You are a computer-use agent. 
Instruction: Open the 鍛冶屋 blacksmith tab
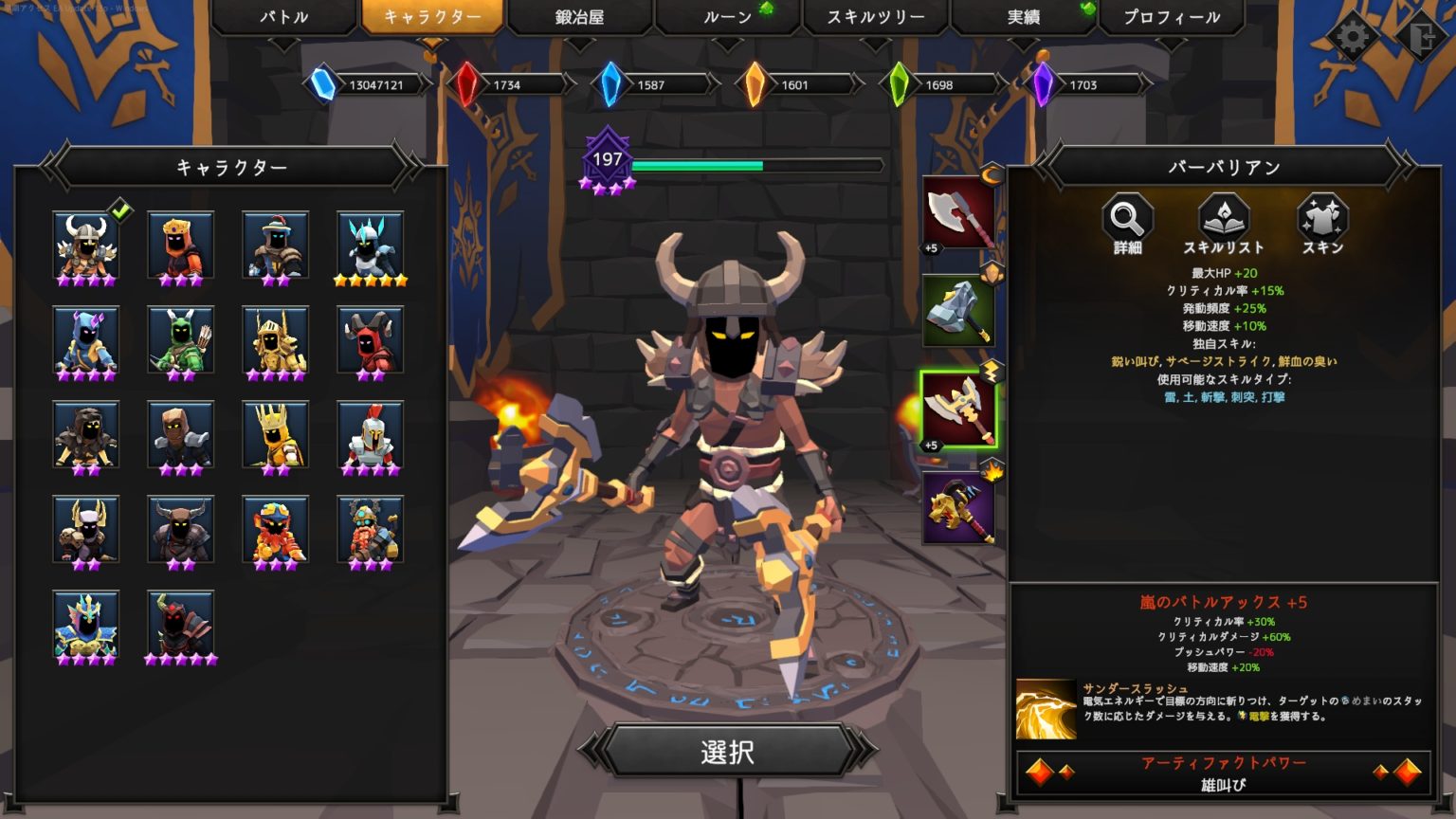pyautogui.click(x=579, y=17)
